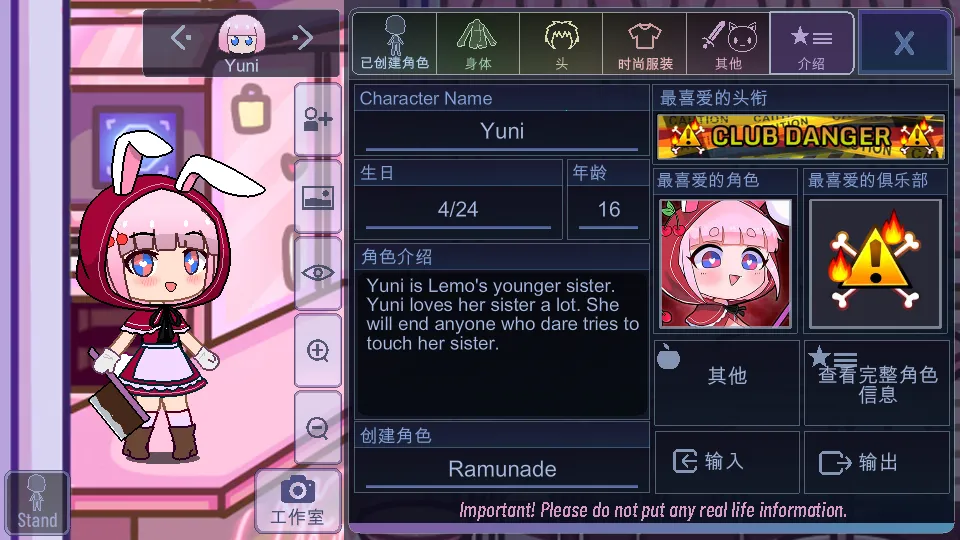Pick the favorite character portrait thumbnail

[726, 264]
